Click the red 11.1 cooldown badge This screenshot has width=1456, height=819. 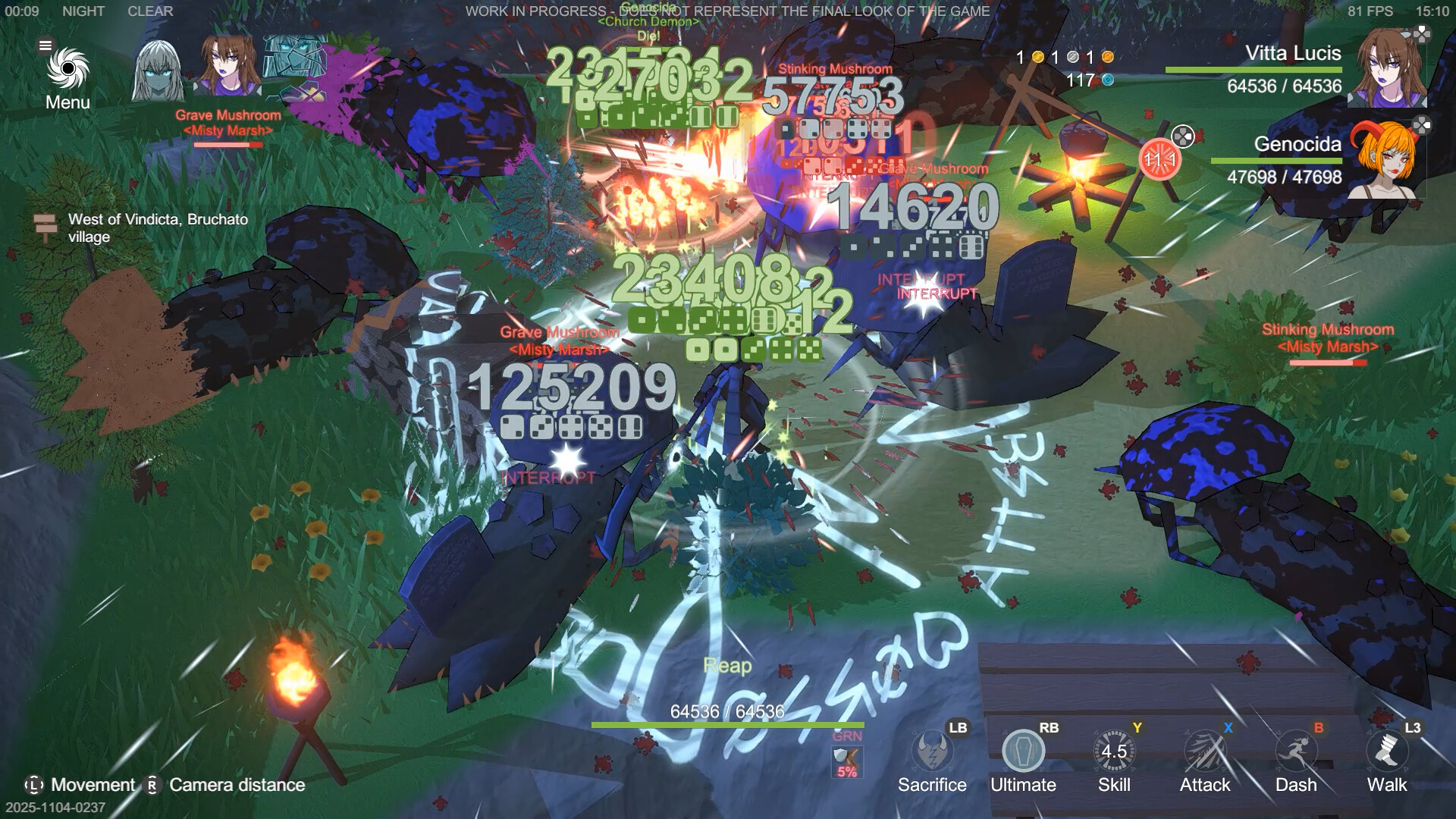click(x=1159, y=159)
